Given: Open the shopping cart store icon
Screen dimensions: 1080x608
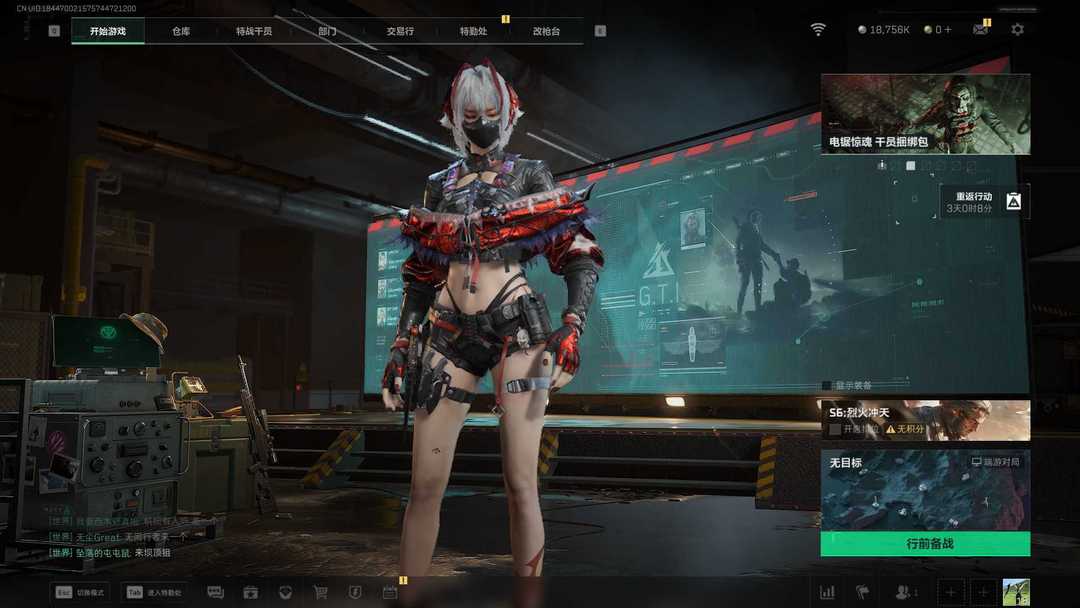Looking at the screenshot, I should pos(320,592).
